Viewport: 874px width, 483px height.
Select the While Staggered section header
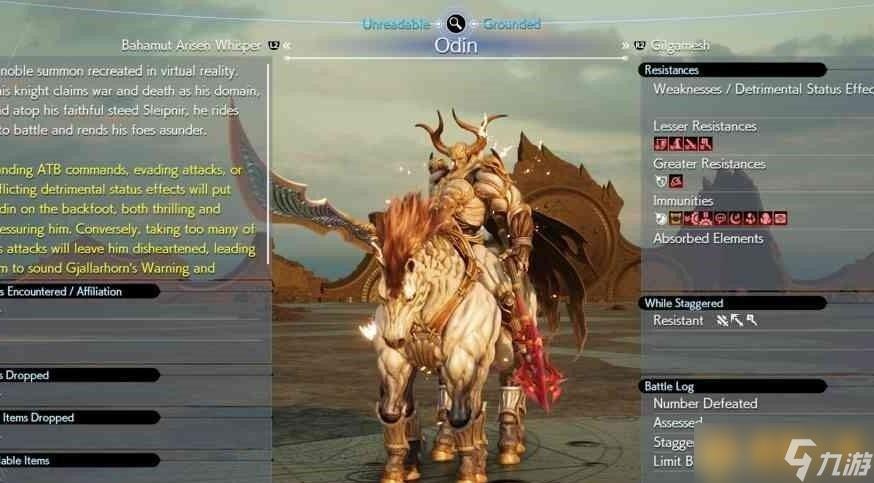733,303
